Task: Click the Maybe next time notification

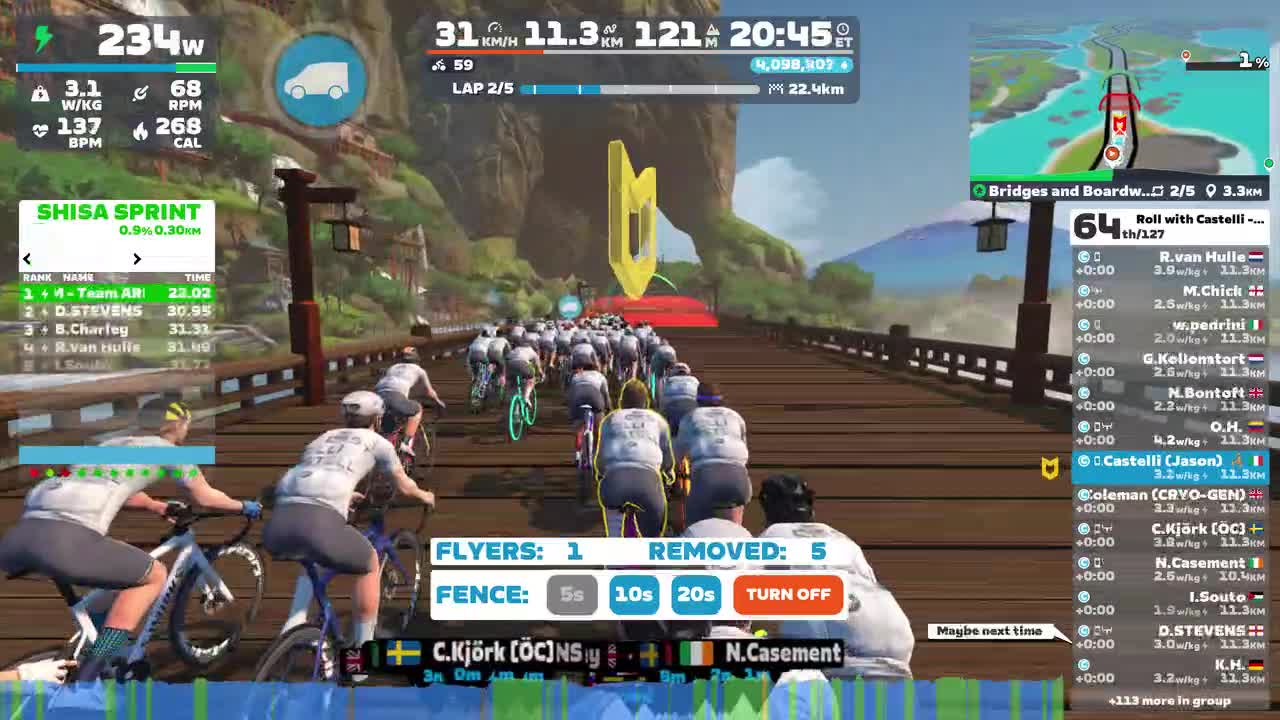Action: pyautogui.click(x=989, y=630)
